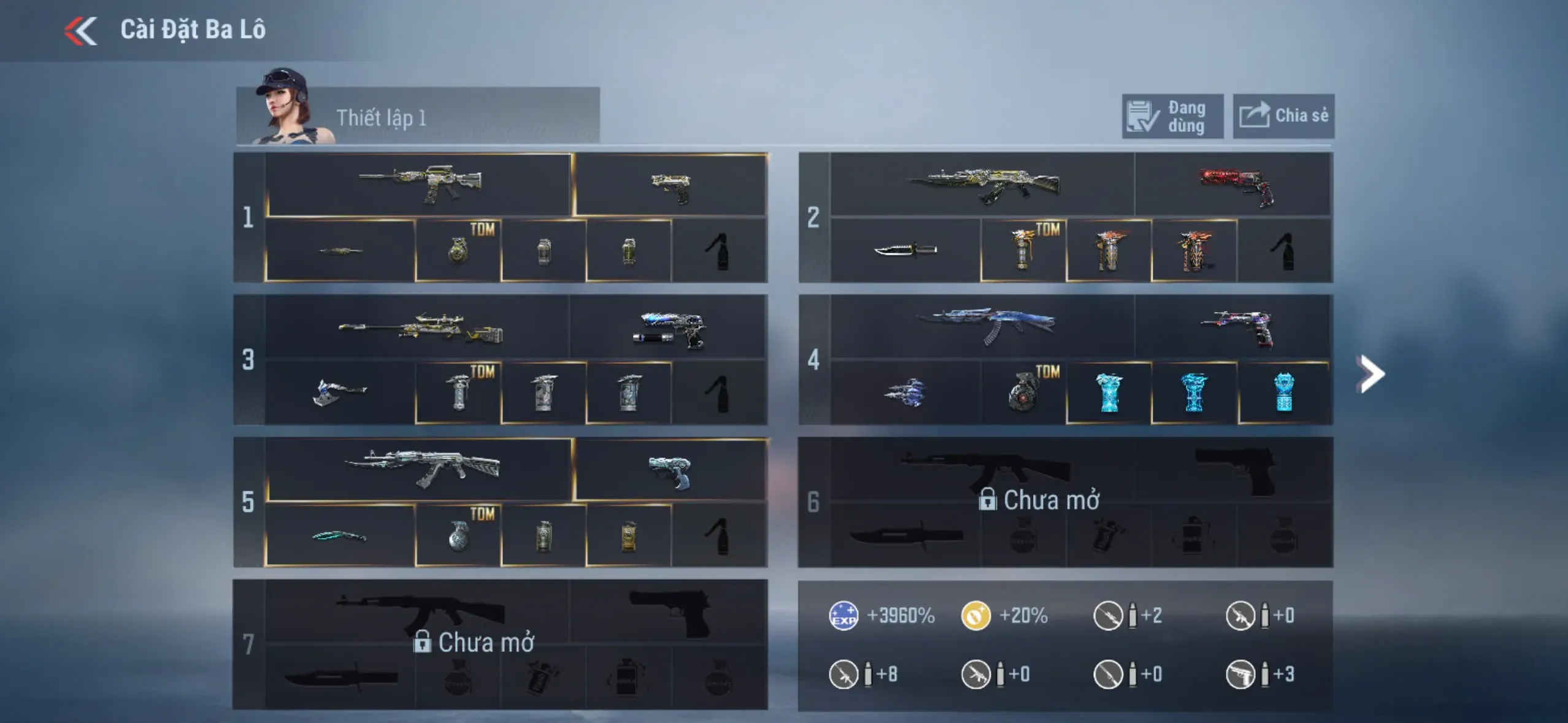Choose the teal karambit in backpack 5
This screenshot has width=1568, height=723.
coord(340,536)
